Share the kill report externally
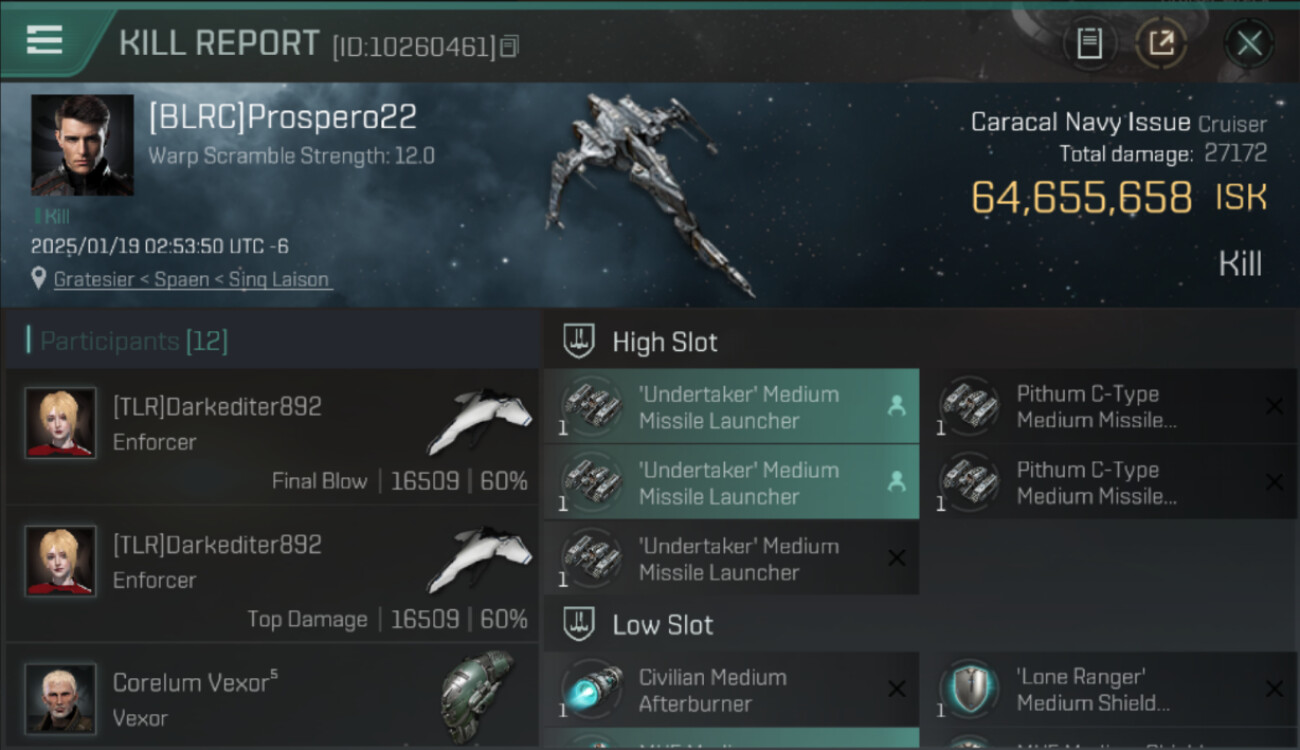Image resolution: width=1300 pixels, height=750 pixels. pos(1161,44)
